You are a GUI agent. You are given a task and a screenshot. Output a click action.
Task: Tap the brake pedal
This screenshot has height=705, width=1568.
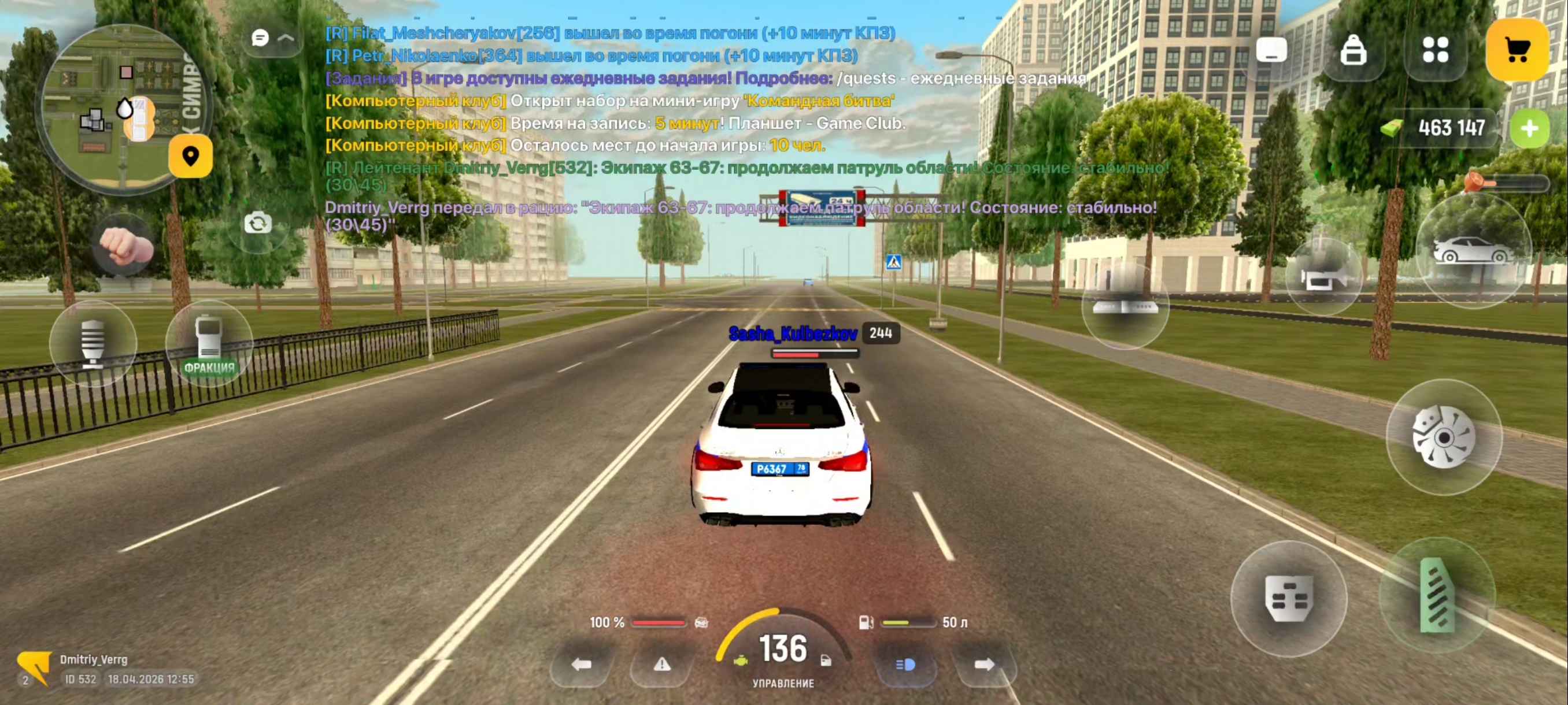click(1288, 599)
